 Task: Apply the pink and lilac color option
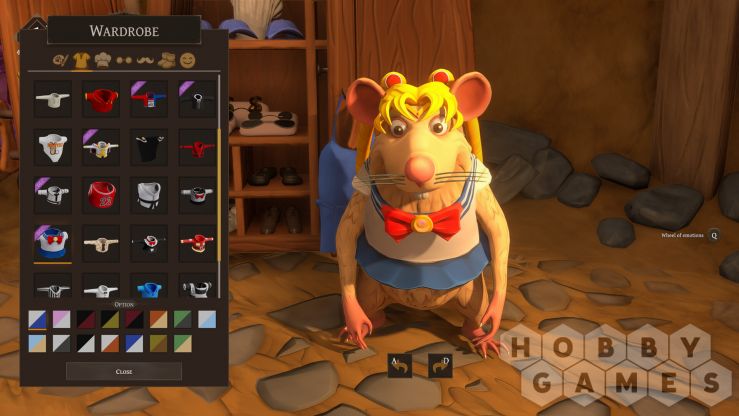point(61,319)
